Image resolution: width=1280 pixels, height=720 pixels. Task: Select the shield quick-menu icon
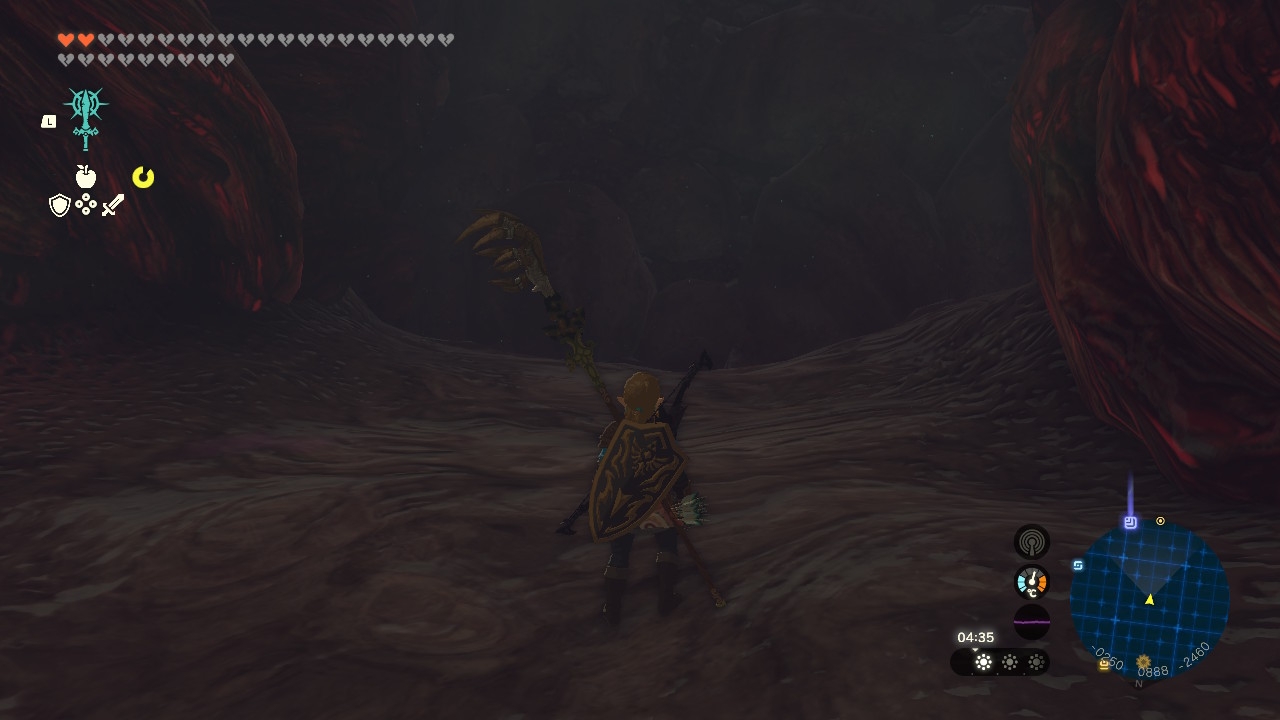(60, 205)
